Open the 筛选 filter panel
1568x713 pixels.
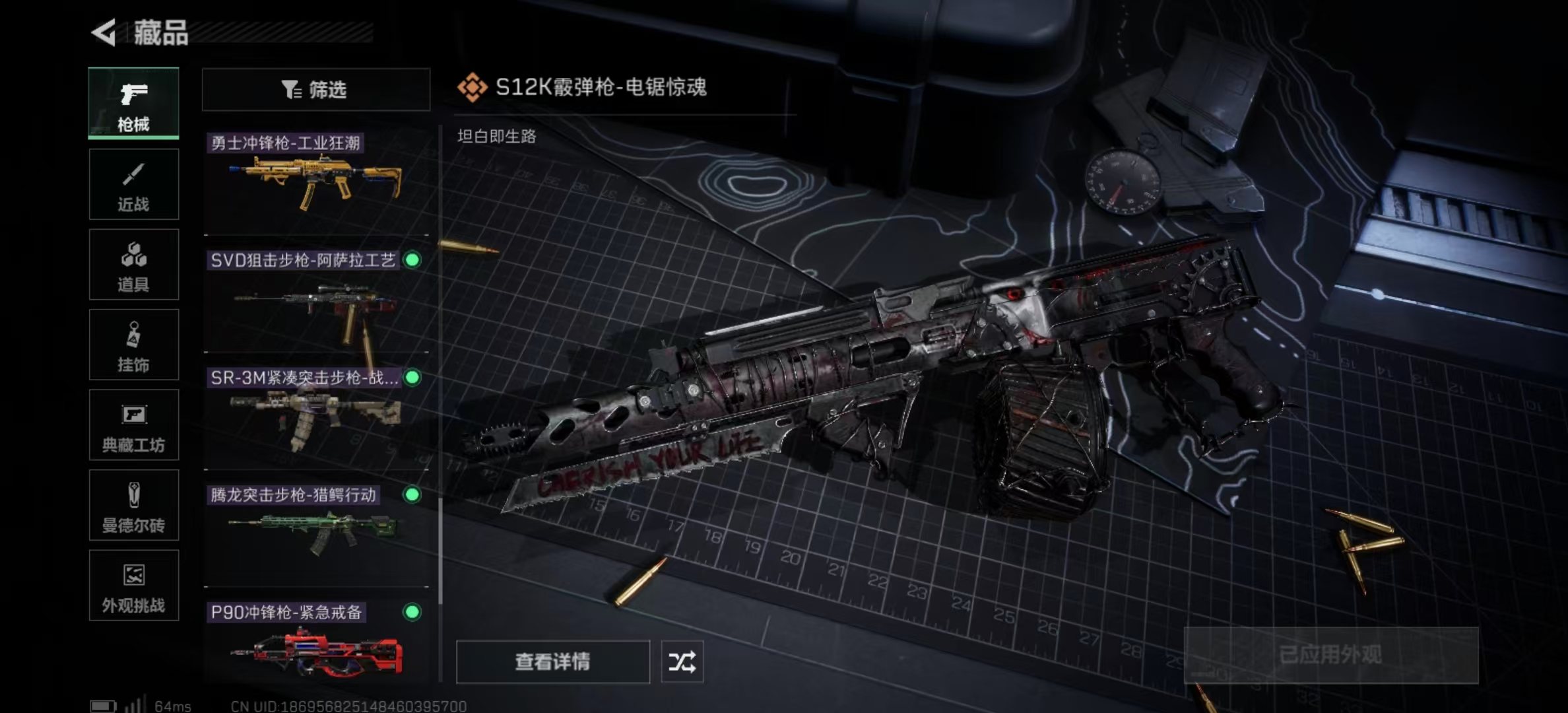(315, 90)
